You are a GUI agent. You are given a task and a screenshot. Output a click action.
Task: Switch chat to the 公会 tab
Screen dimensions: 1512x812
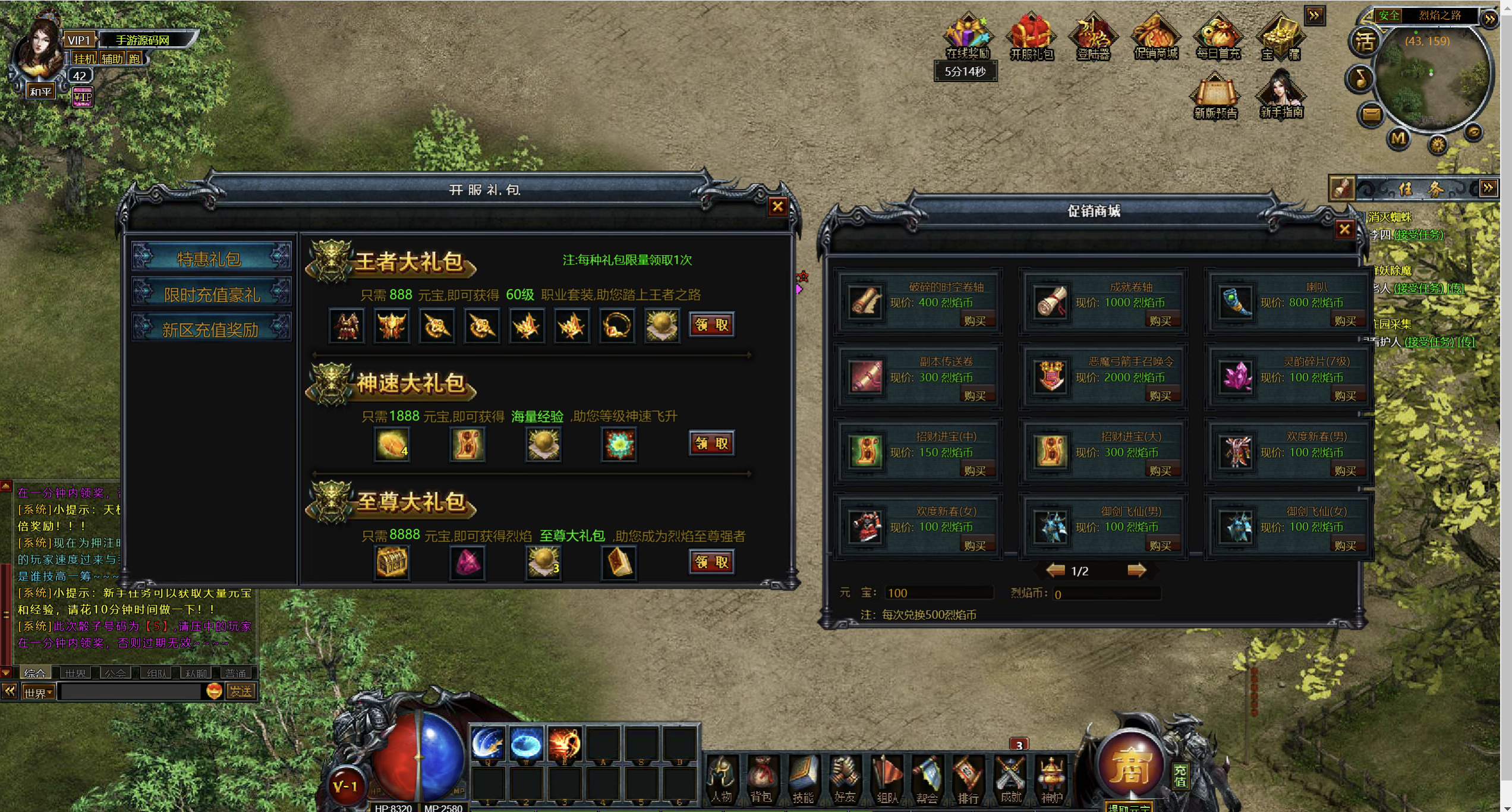click(x=115, y=673)
